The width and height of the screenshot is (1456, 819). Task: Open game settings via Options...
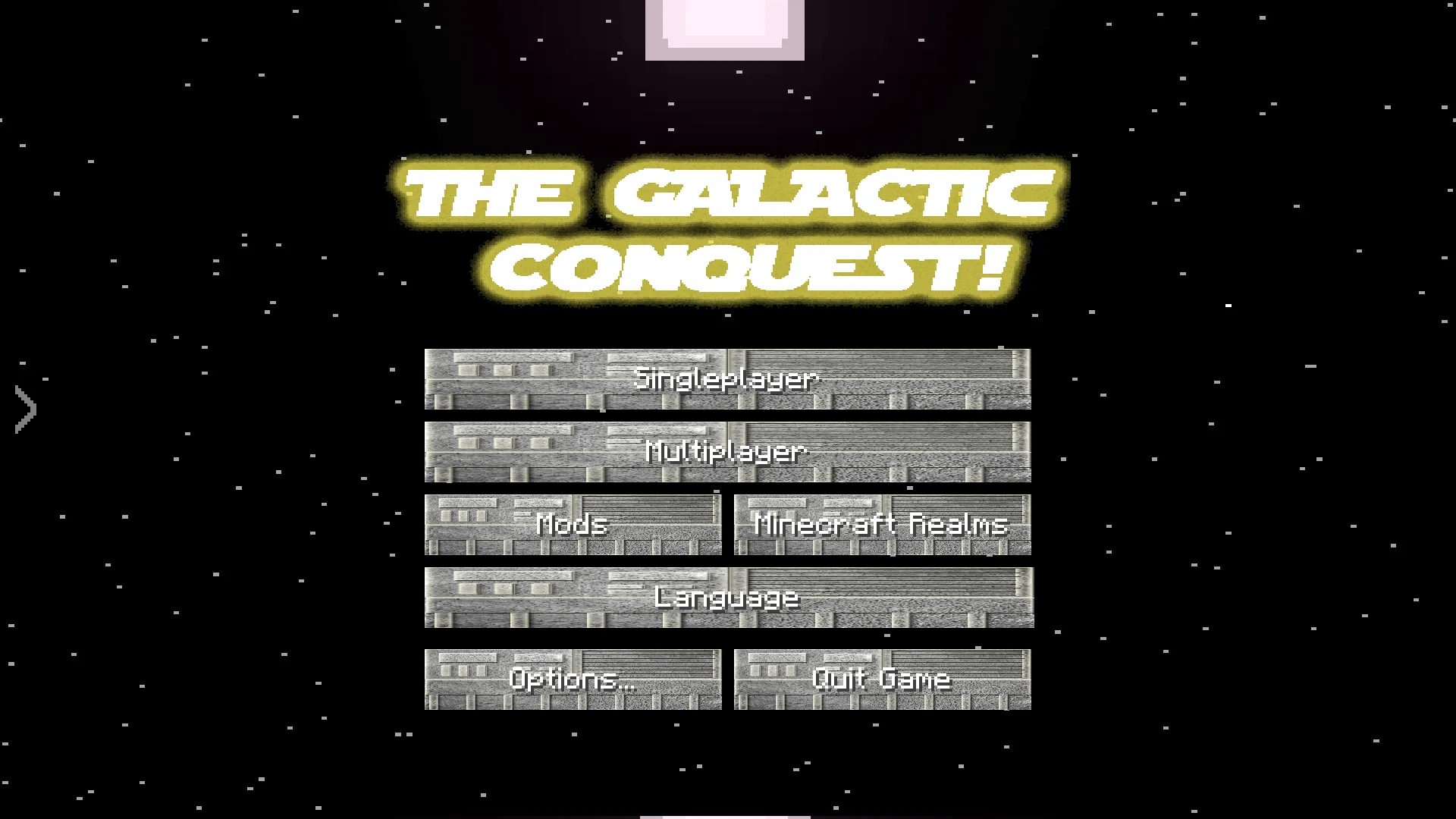coord(572,679)
